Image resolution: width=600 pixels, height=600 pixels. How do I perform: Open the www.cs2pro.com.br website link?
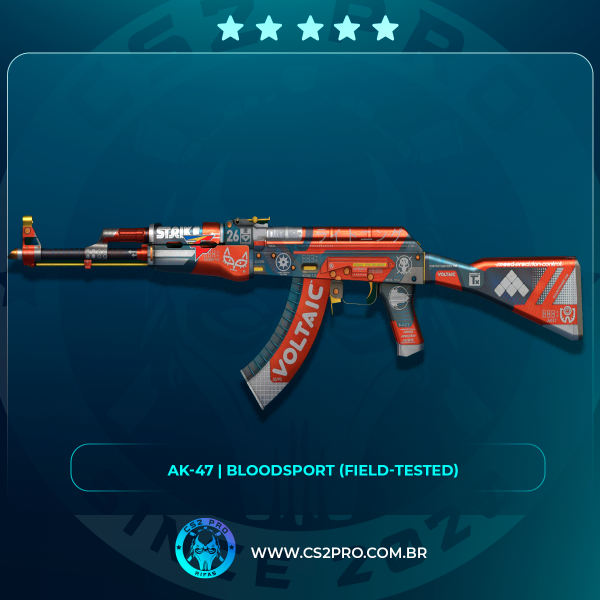pos(339,553)
